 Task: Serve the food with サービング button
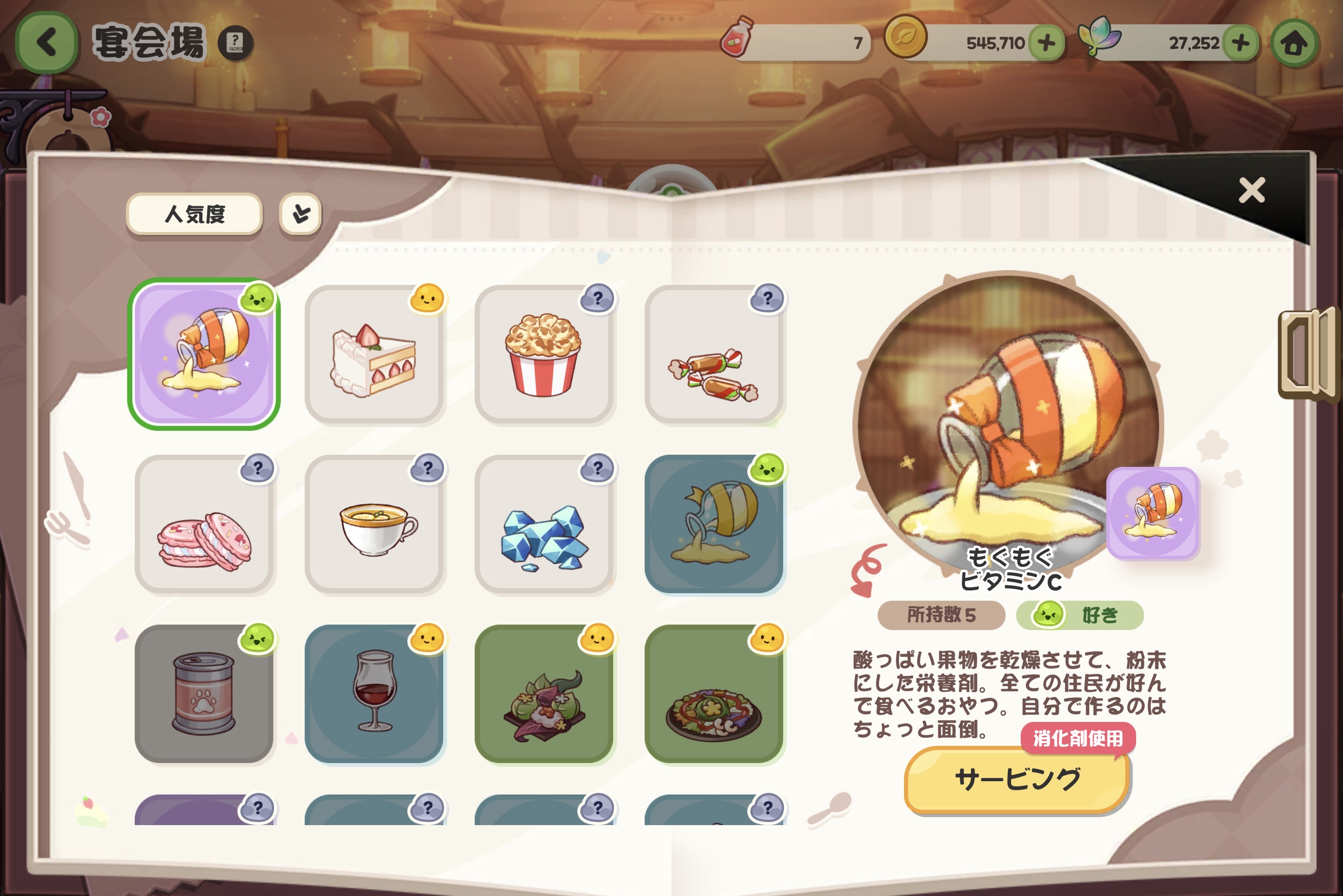pos(1017,779)
